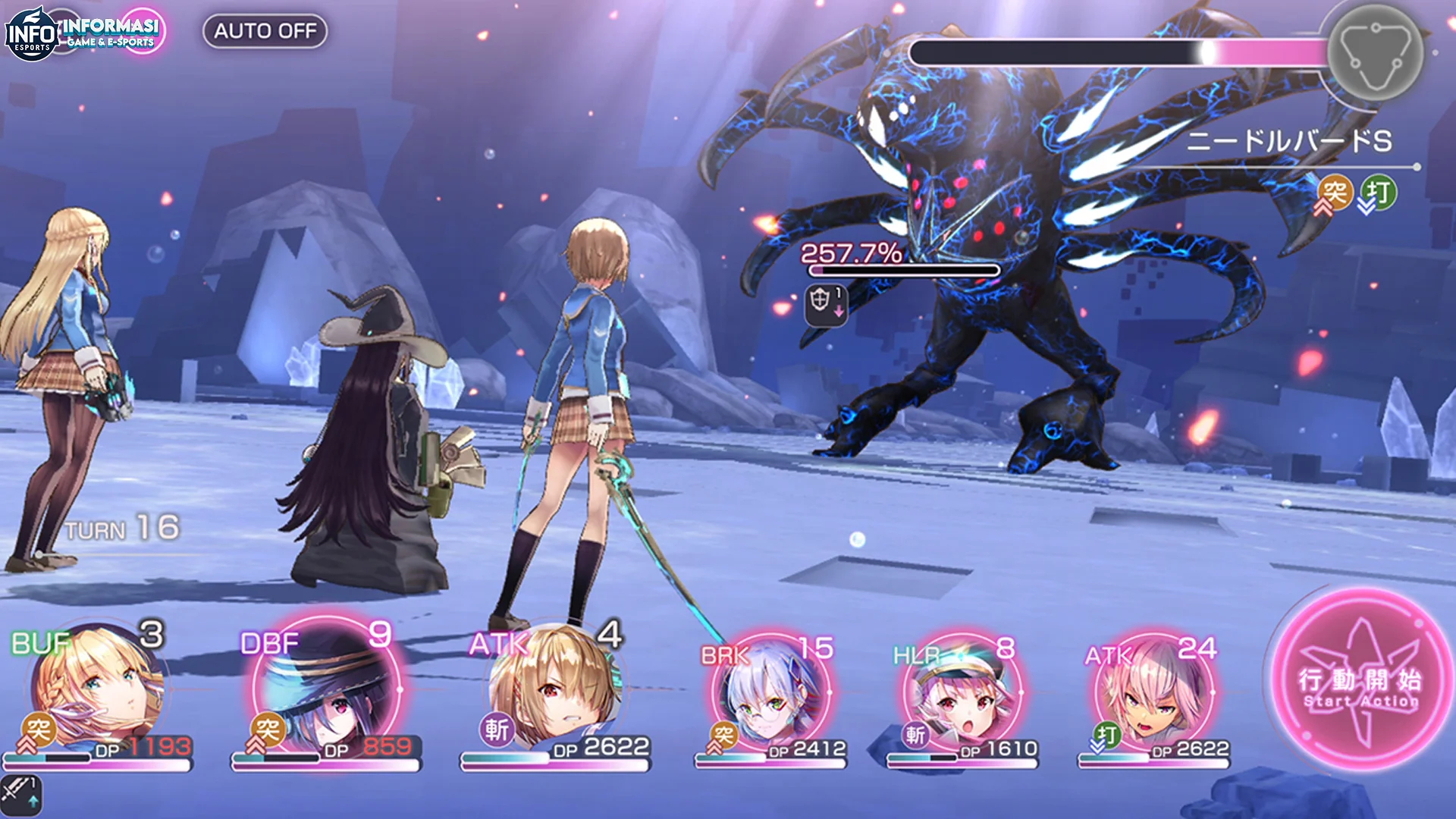Screen dimensions: 1456x819
Task: Turn on auto battle via AUTO OFF toggle
Action: 267,32
